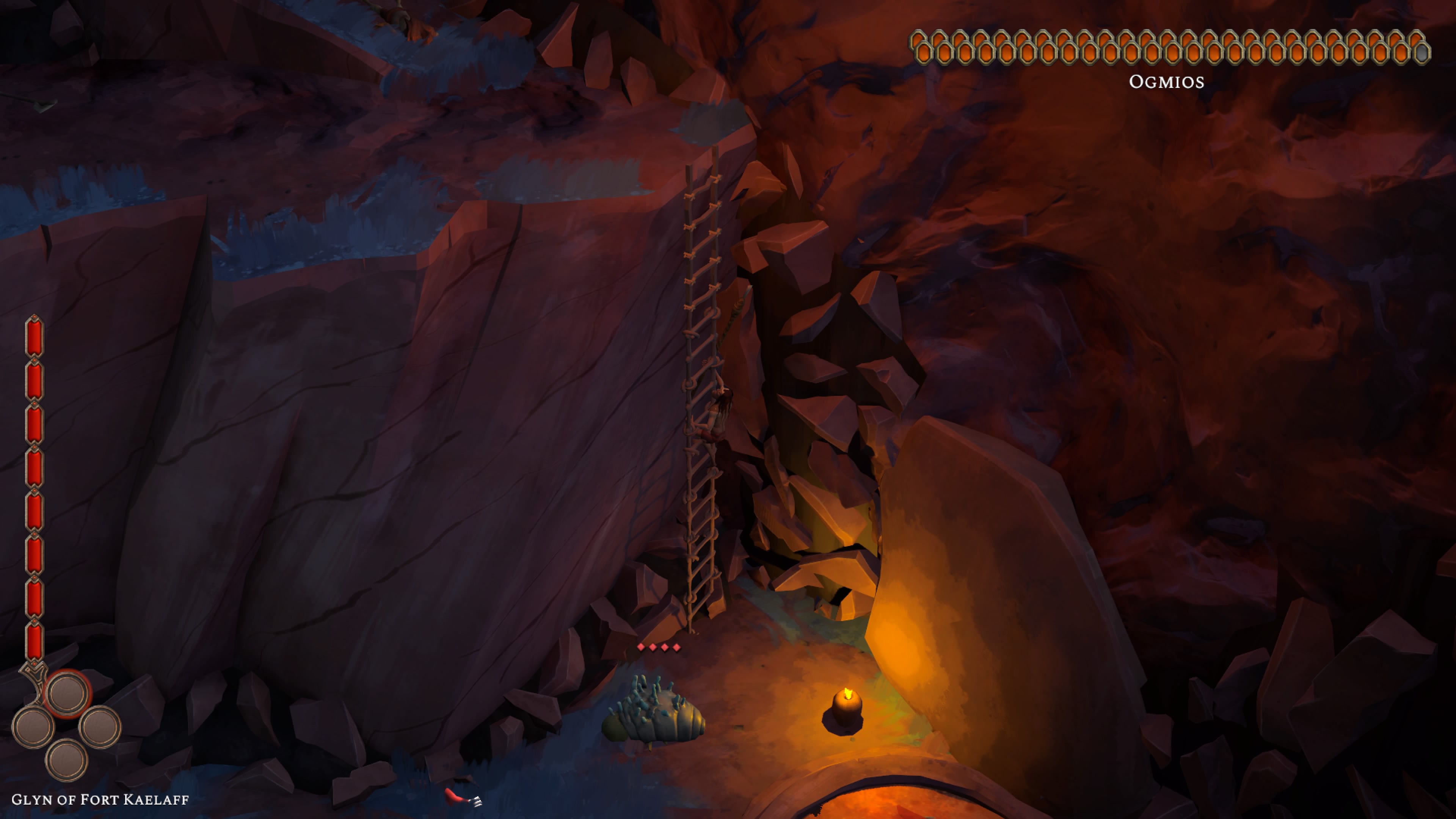Click the small arrows marker beside the meat item

coord(478,802)
